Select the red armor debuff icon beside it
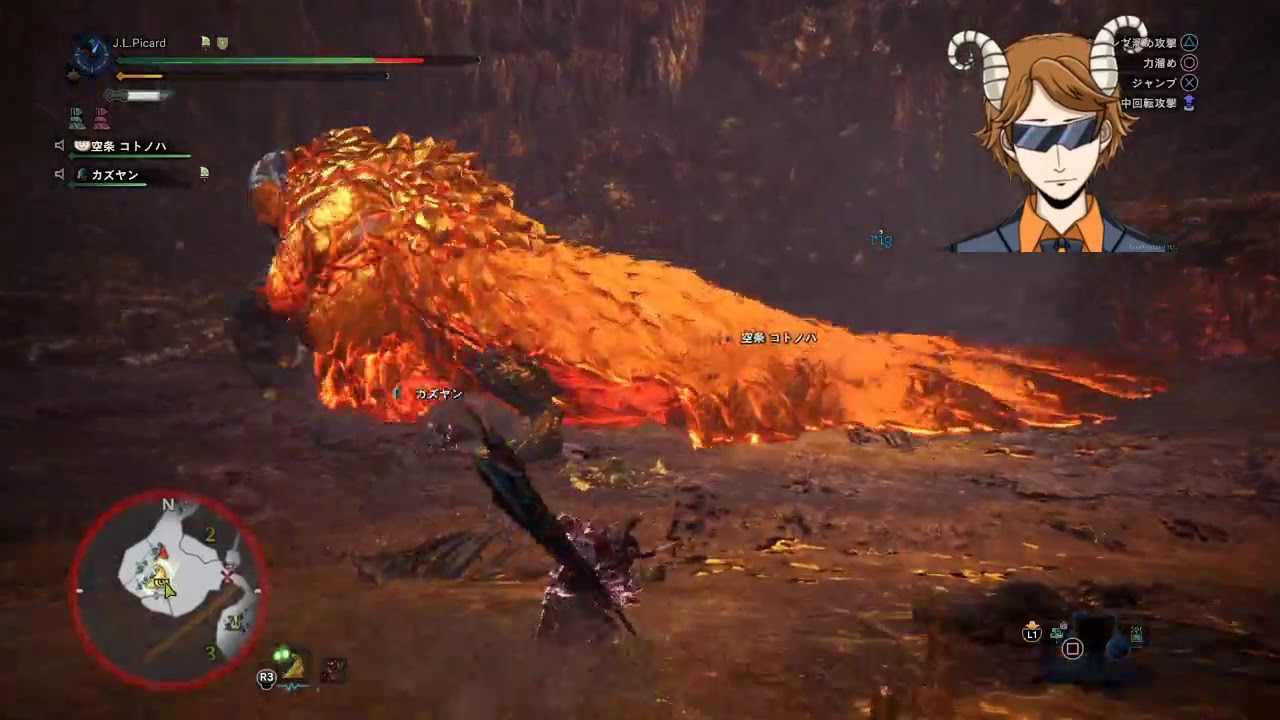Viewport: 1280px width, 720px height. [x=101, y=118]
